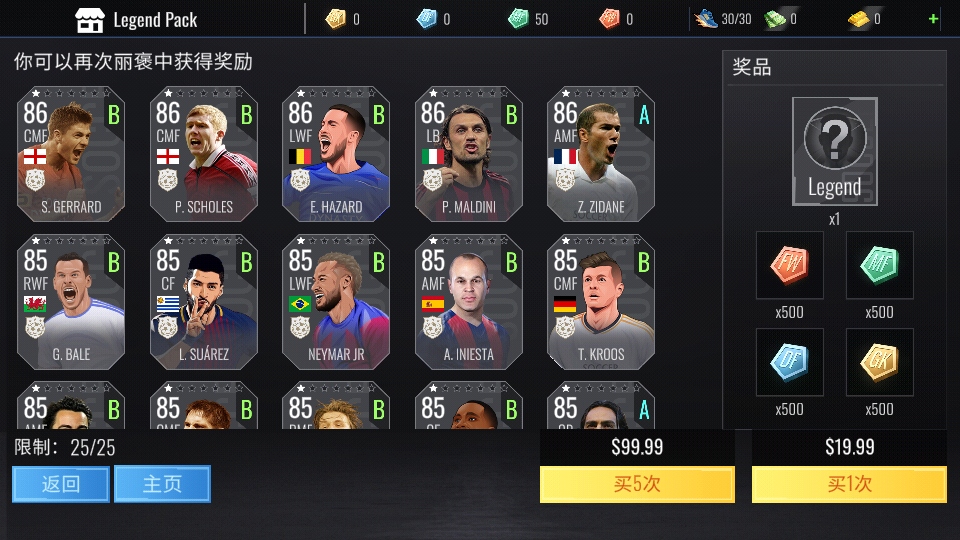
Task: Tap the green MF token reward
Action: click(880, 265)
